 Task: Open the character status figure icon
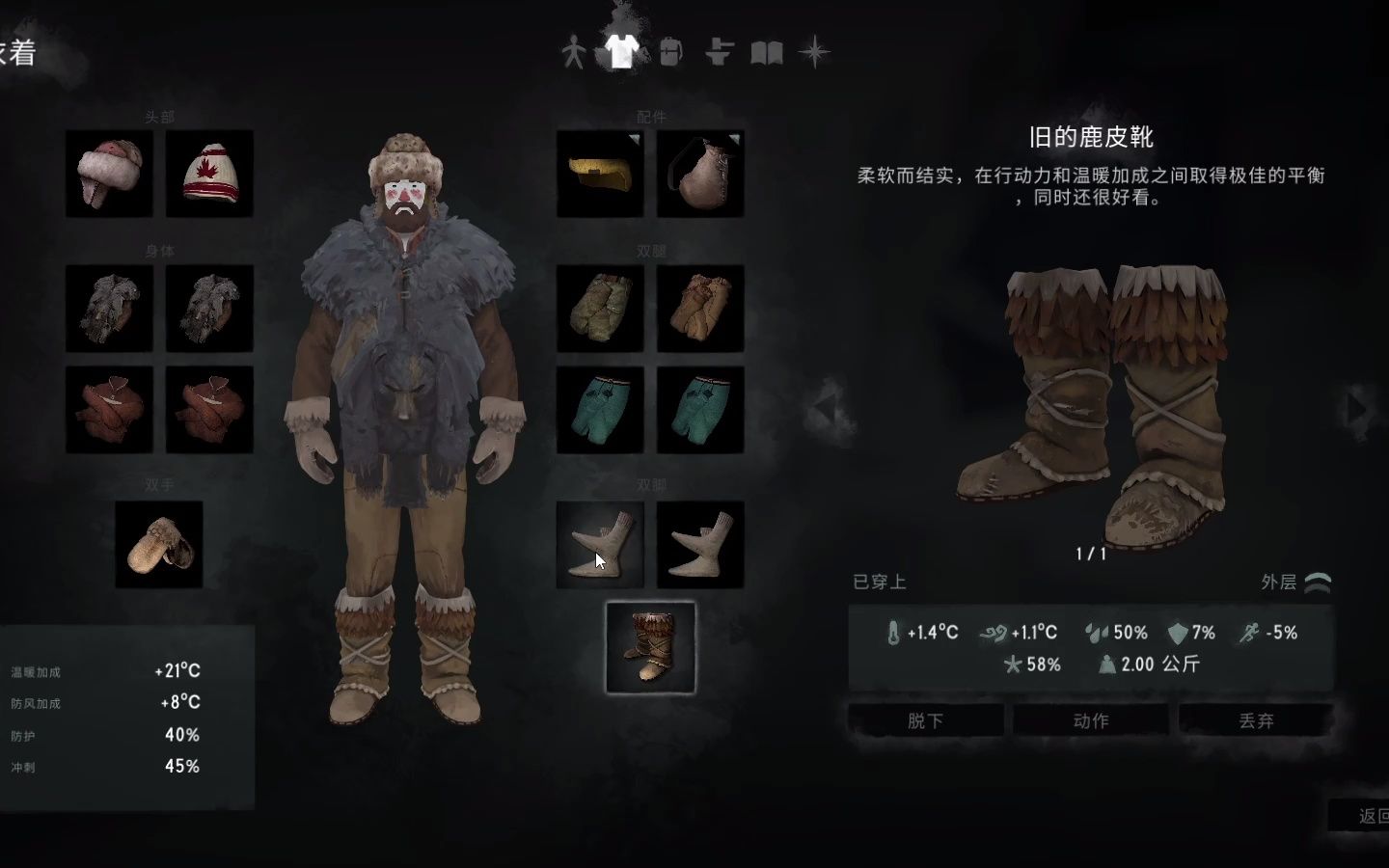click(574, 53)
